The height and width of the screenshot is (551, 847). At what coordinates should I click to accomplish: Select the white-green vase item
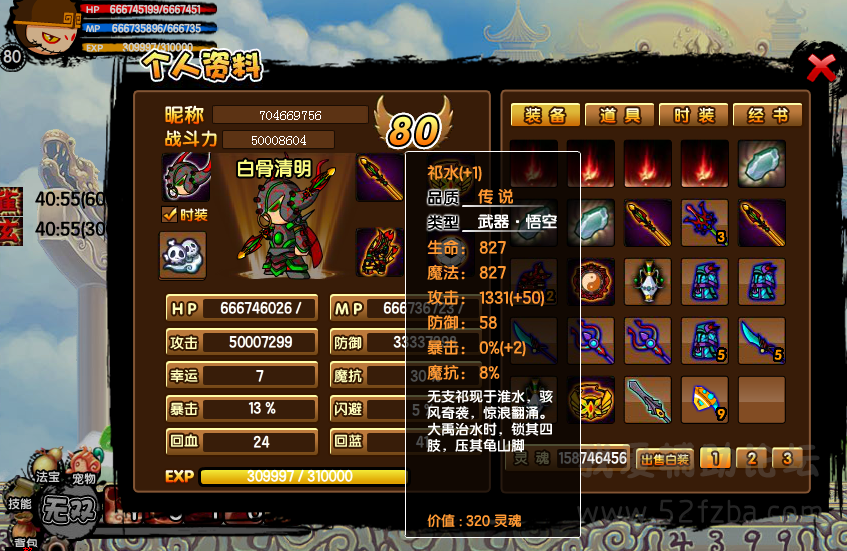pyautogui.click(x=648, y=281)
